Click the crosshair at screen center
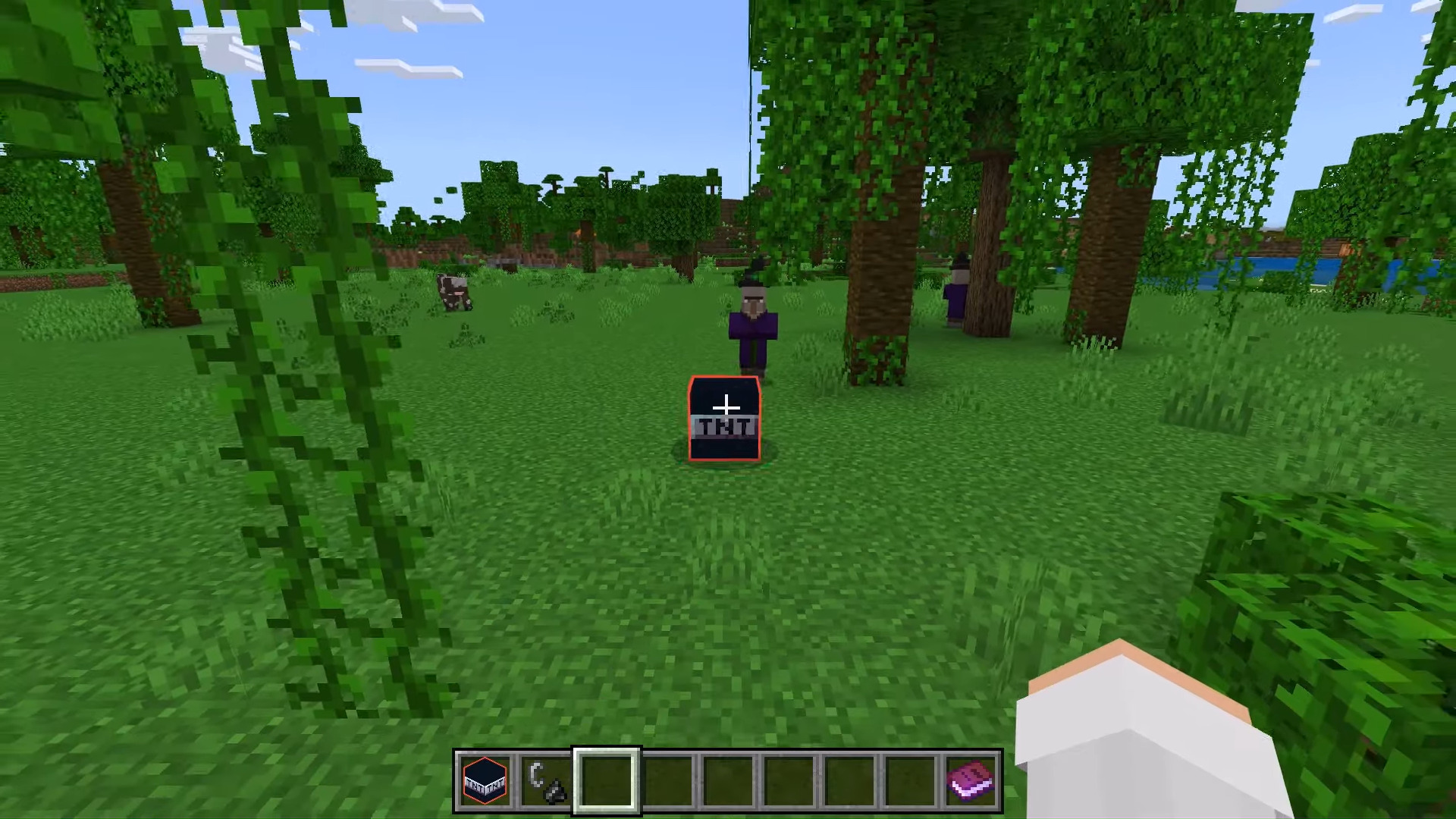Screen dimensions: 1456x819 pos(728,409)
